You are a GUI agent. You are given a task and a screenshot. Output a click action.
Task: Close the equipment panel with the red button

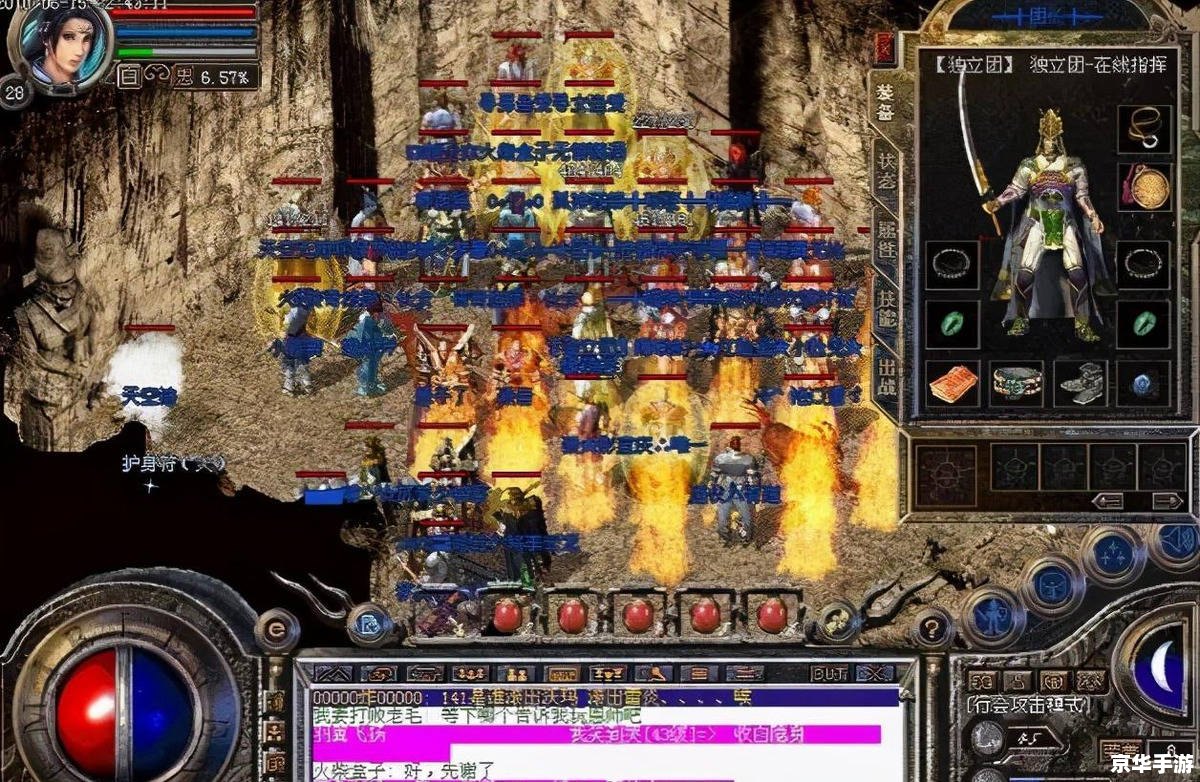point(884,47)
